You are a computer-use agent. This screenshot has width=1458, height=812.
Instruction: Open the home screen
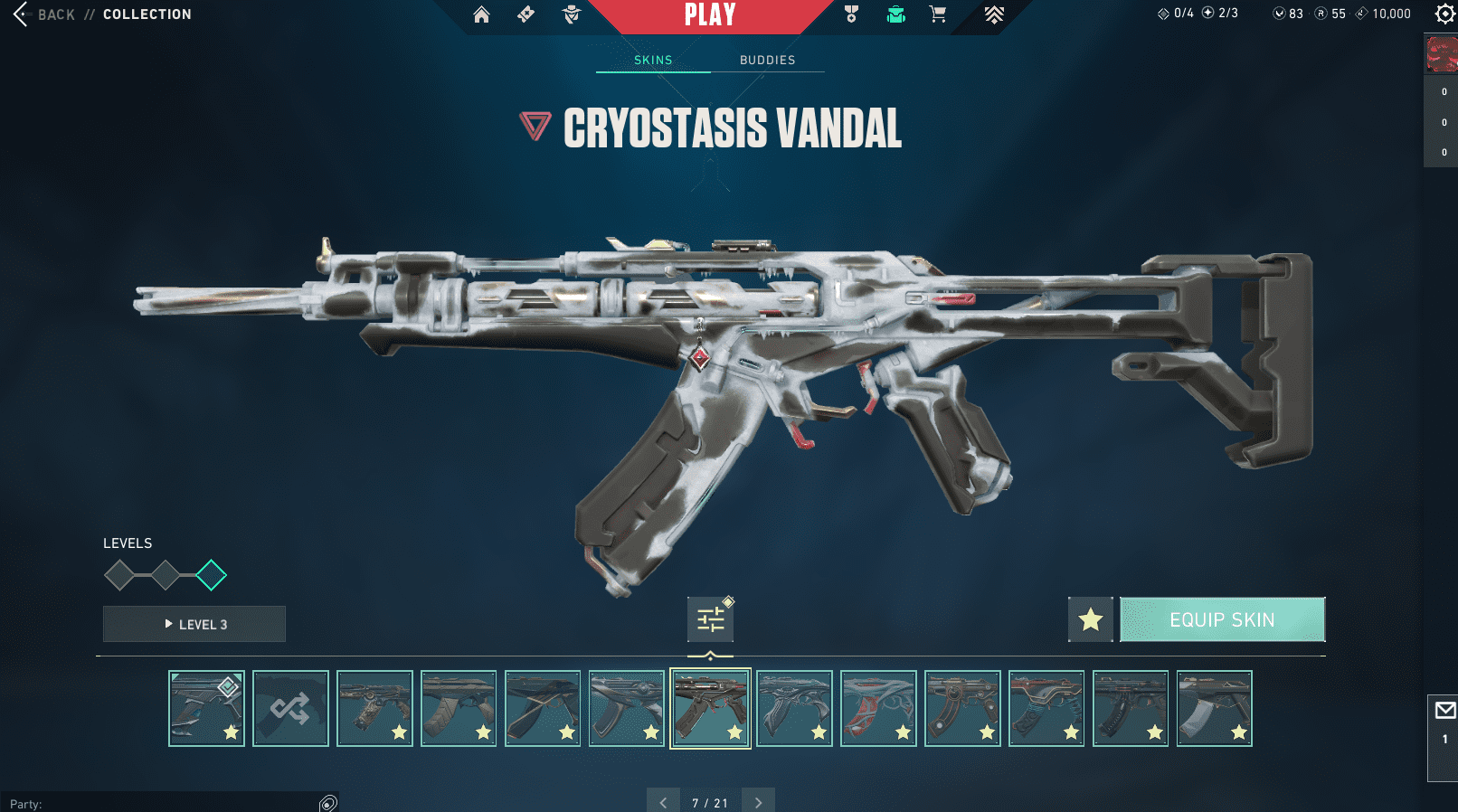click(481, 14)
